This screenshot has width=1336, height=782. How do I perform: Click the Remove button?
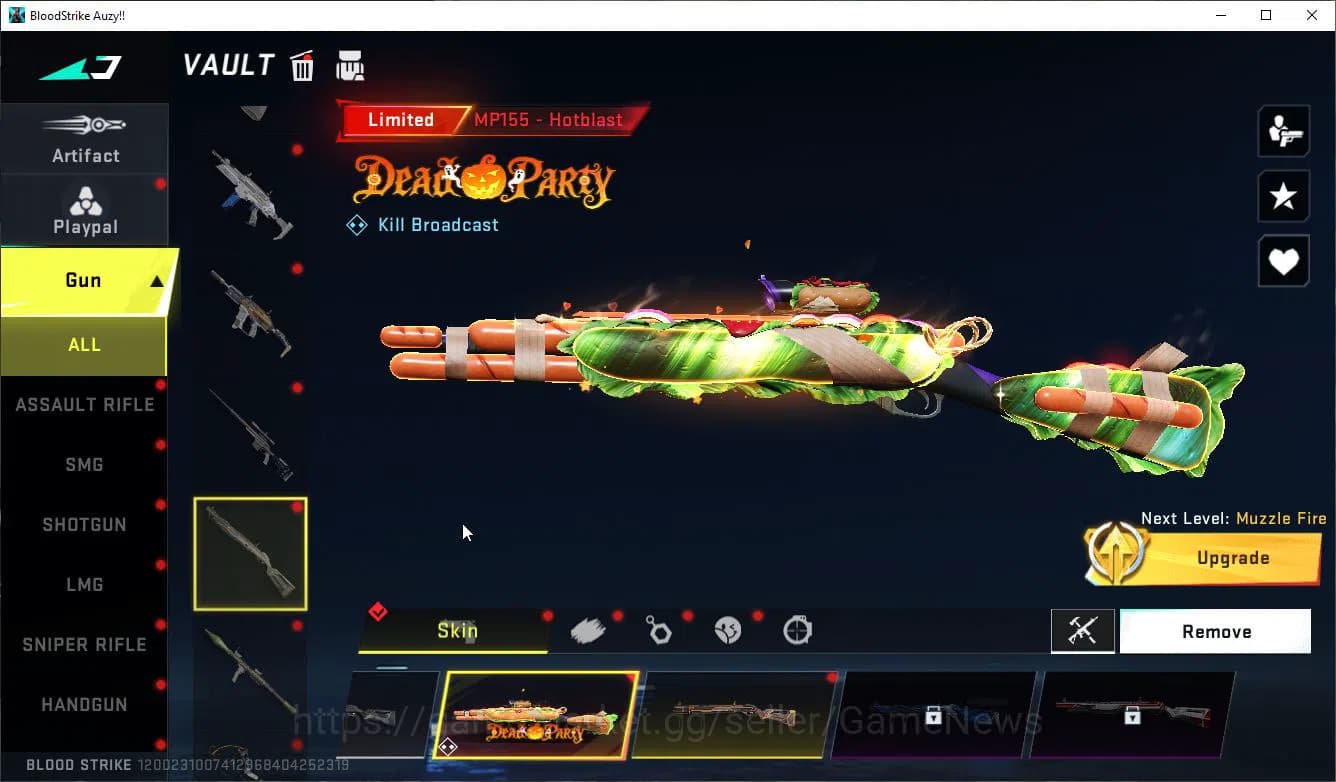[x=1215, y=631]
